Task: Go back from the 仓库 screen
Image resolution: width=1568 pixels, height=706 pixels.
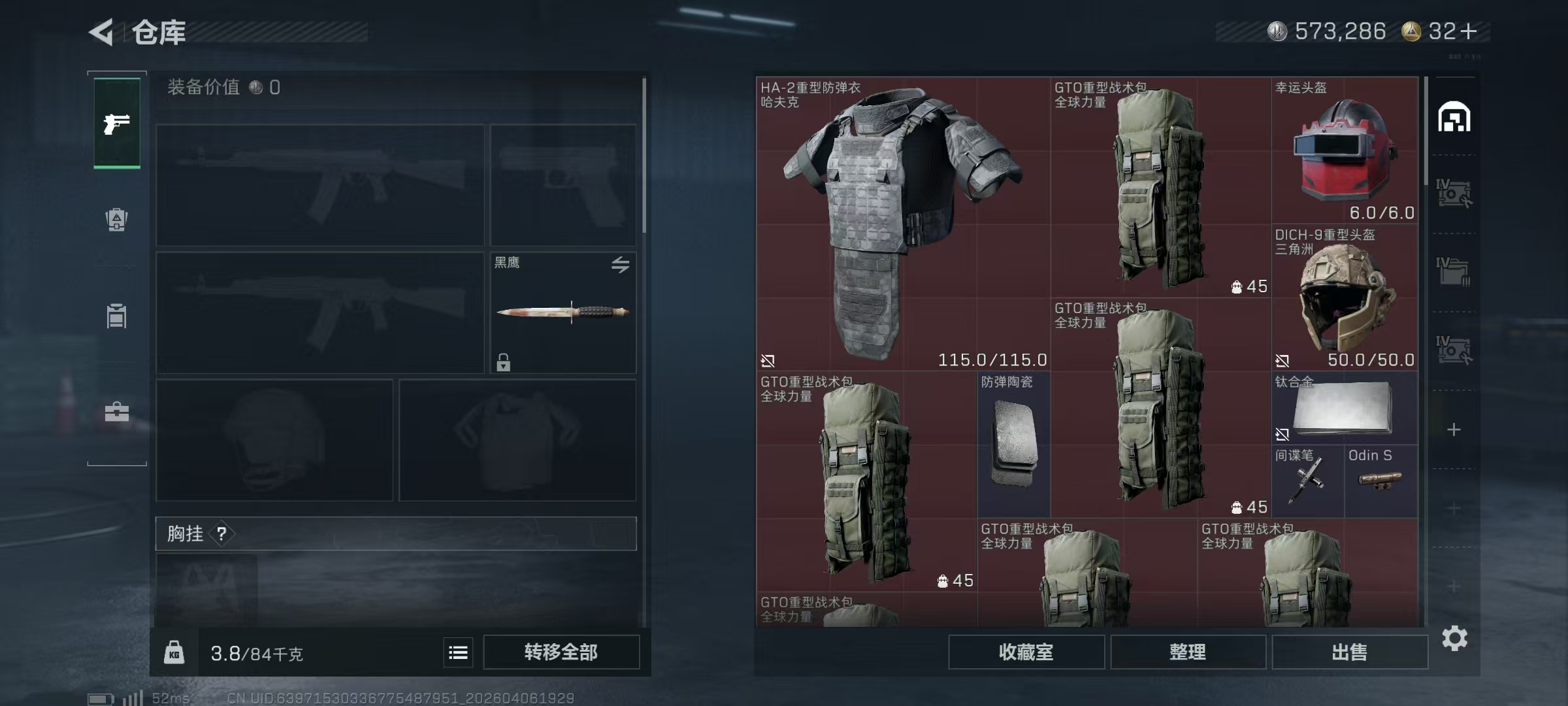Action: [x=102, y=32]
